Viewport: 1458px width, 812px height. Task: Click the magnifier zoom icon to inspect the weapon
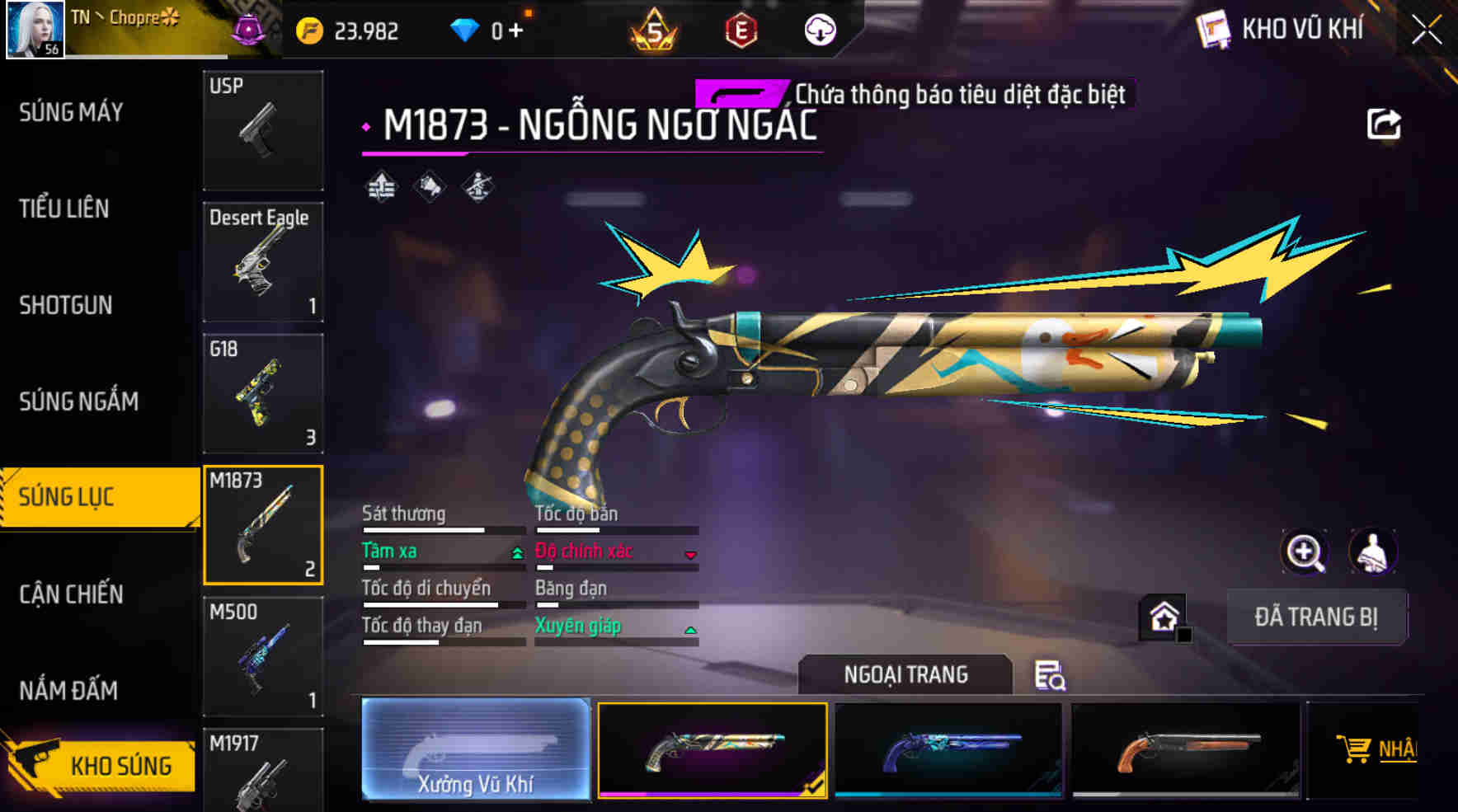(x=1304, y=552)
